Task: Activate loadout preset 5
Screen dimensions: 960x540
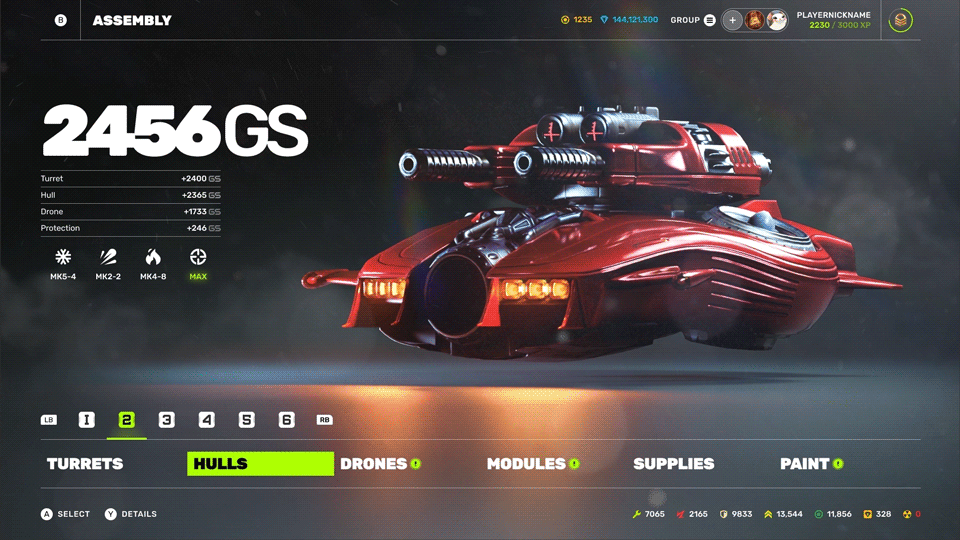Action: point(247,420)
